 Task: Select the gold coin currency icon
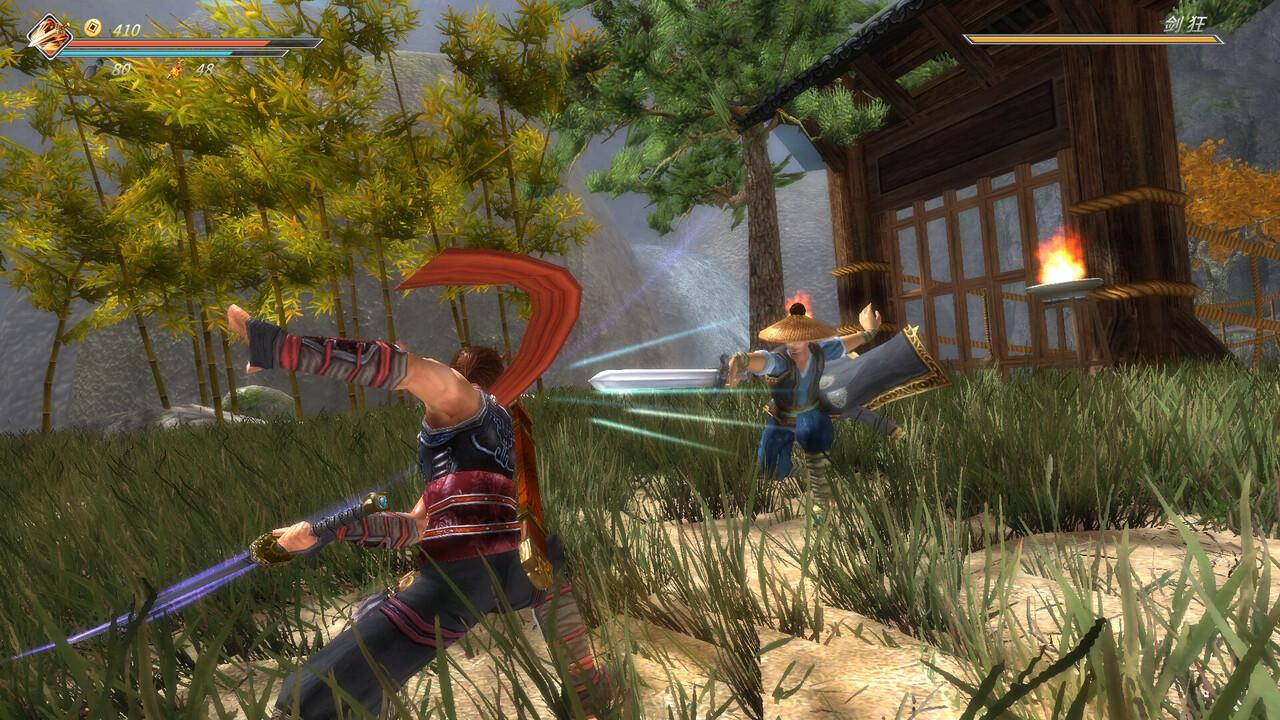click(93, 26)
